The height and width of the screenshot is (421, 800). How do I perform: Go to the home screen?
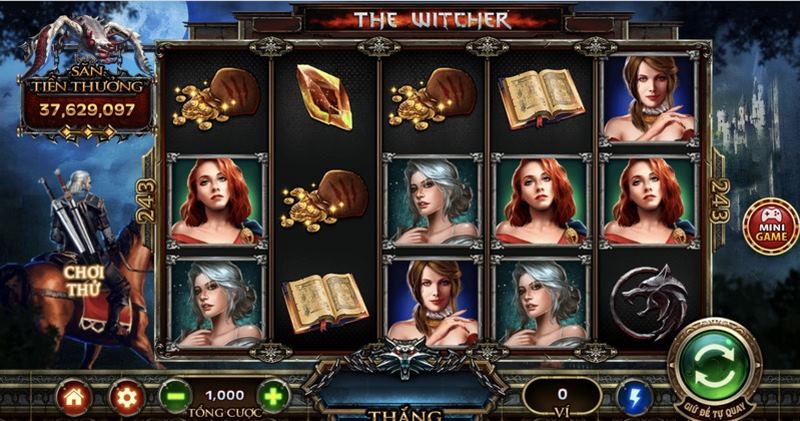(74, 398)
